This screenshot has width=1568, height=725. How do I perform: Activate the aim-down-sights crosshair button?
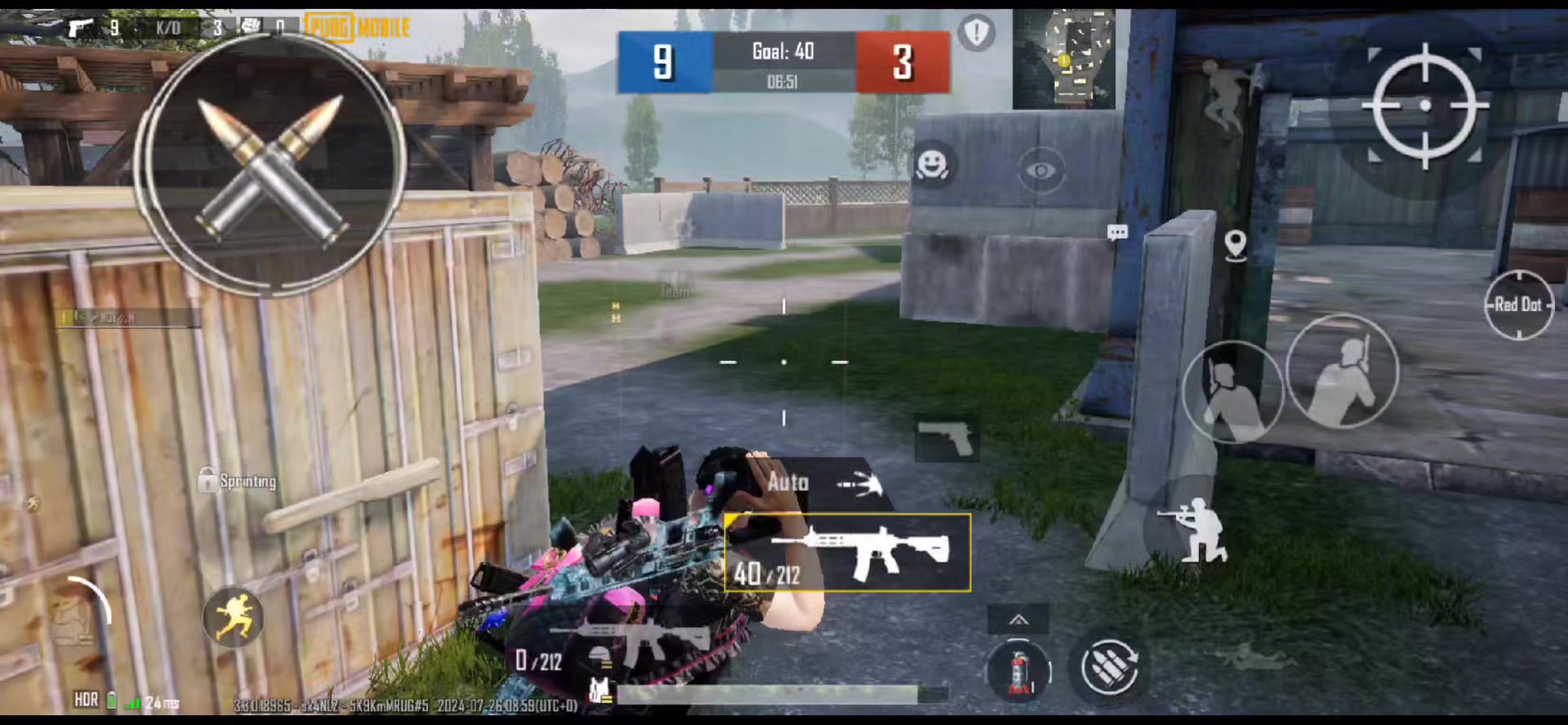pos(1425,105)
